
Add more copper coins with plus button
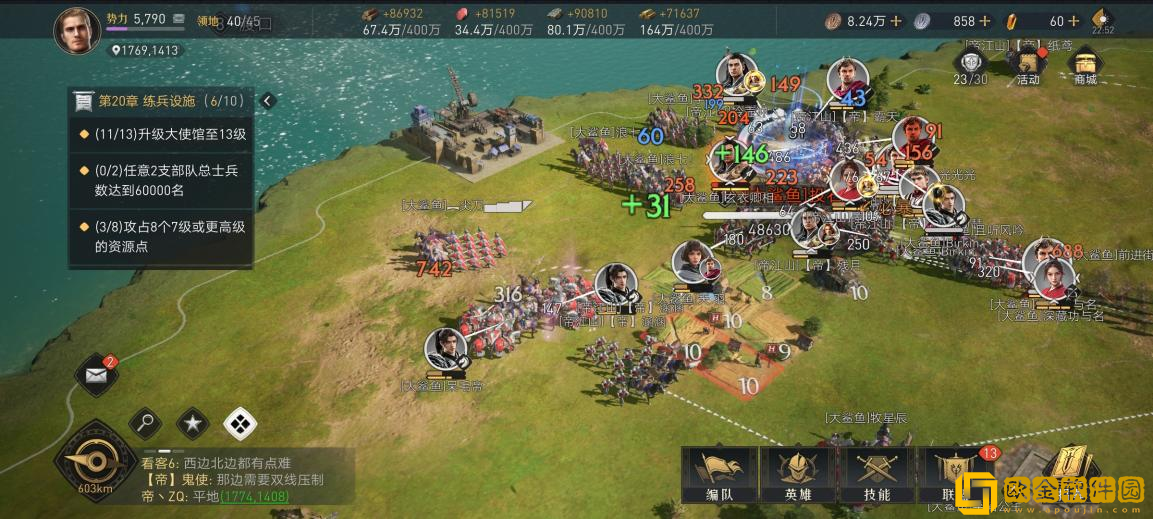[895, 21]
